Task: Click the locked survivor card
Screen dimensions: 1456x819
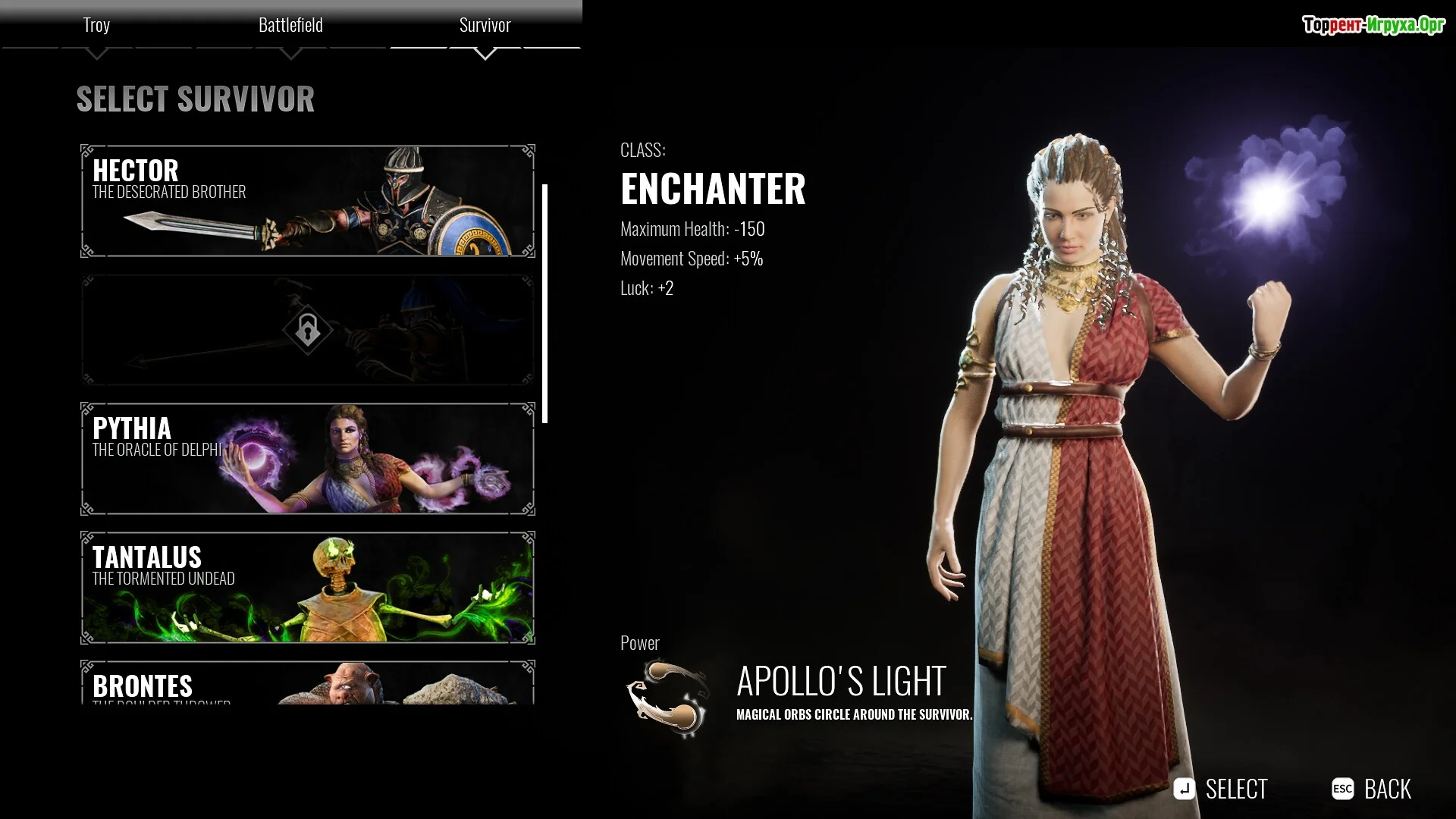Action: (307, 330)
